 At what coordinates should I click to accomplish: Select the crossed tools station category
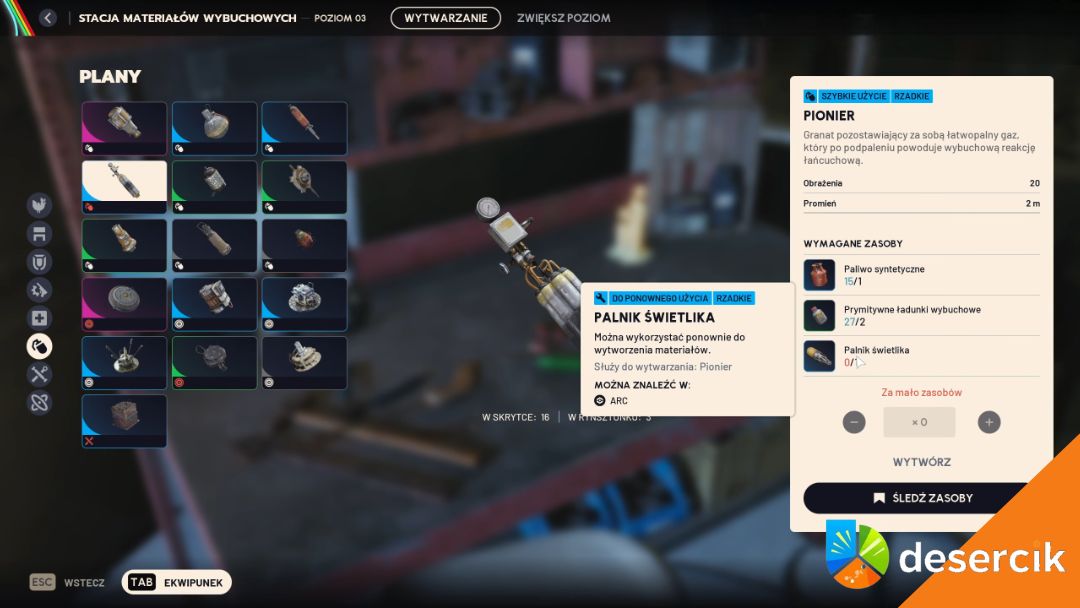click(39, 374)
